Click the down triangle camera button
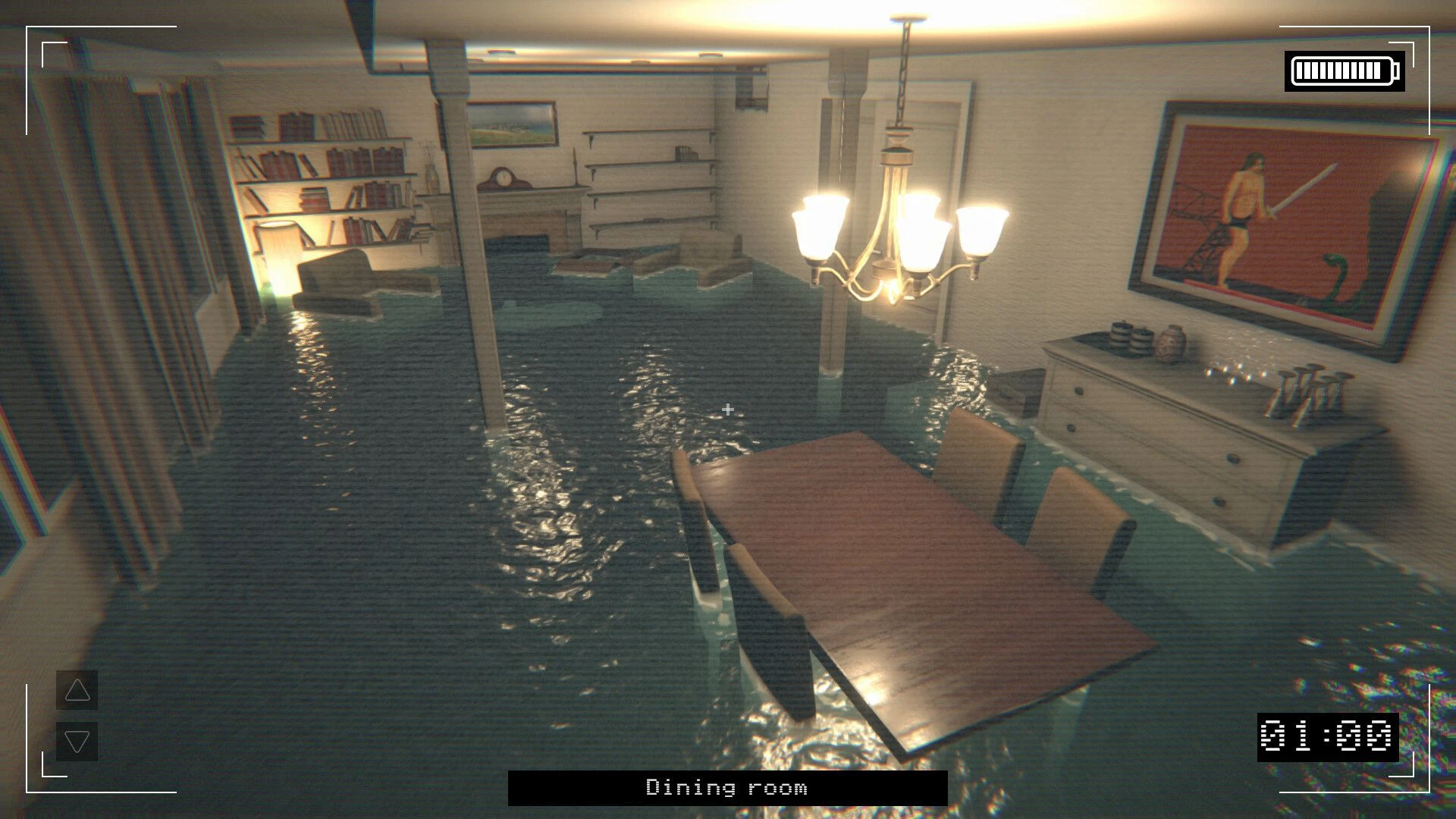The width and height of the screenshot is (1456, 819). (x=77, y=741)
